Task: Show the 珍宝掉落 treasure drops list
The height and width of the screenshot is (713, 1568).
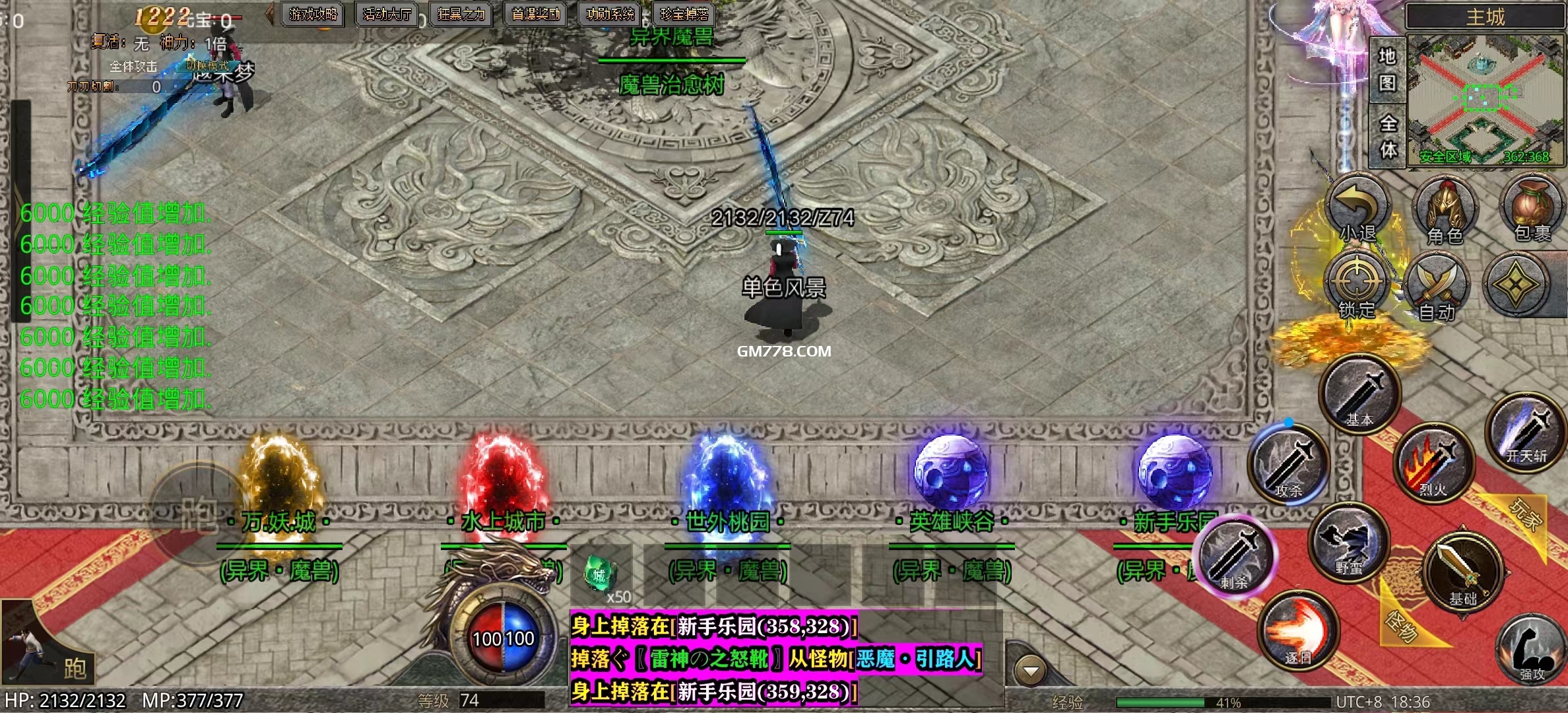Action: tap(684, 14)
